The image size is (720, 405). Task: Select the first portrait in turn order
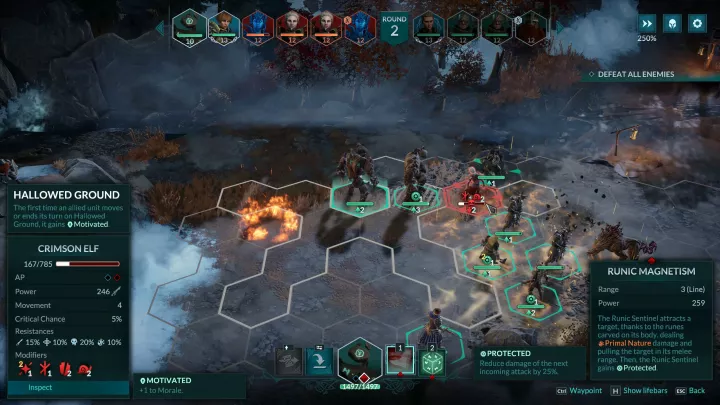pos(190,27)
